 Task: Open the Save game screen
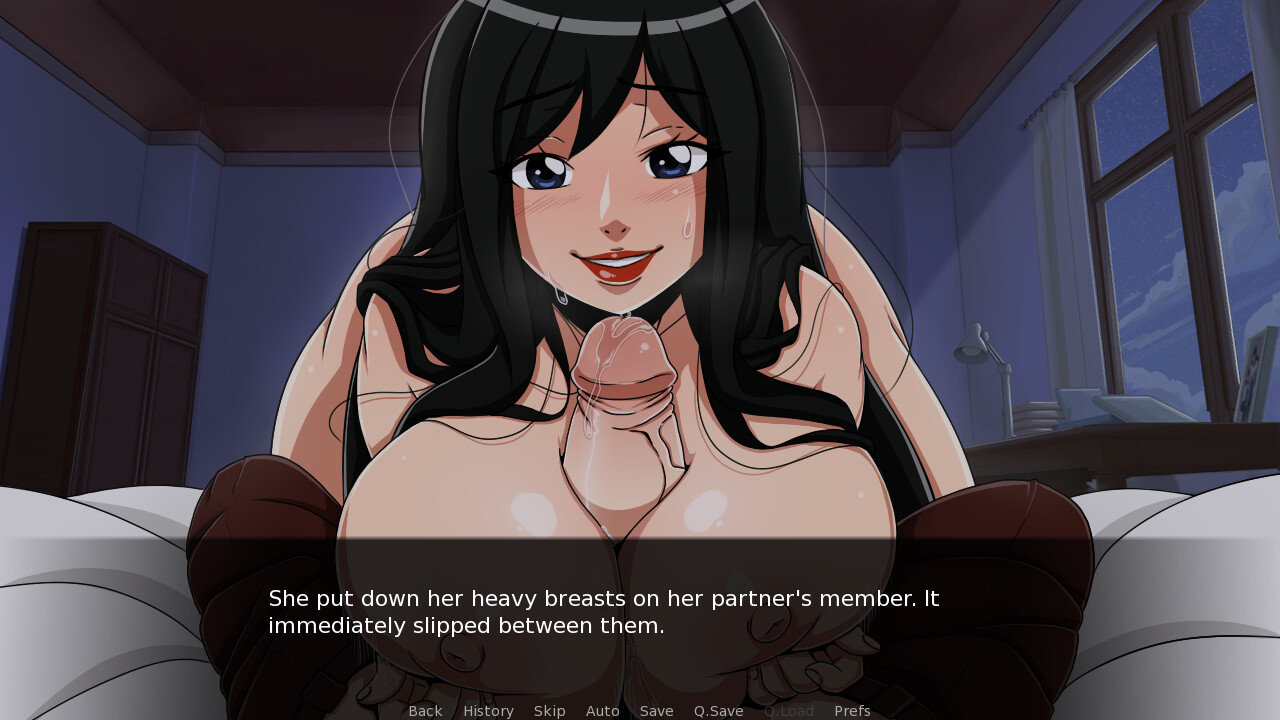pyautogui.click(x=656, y=711)
